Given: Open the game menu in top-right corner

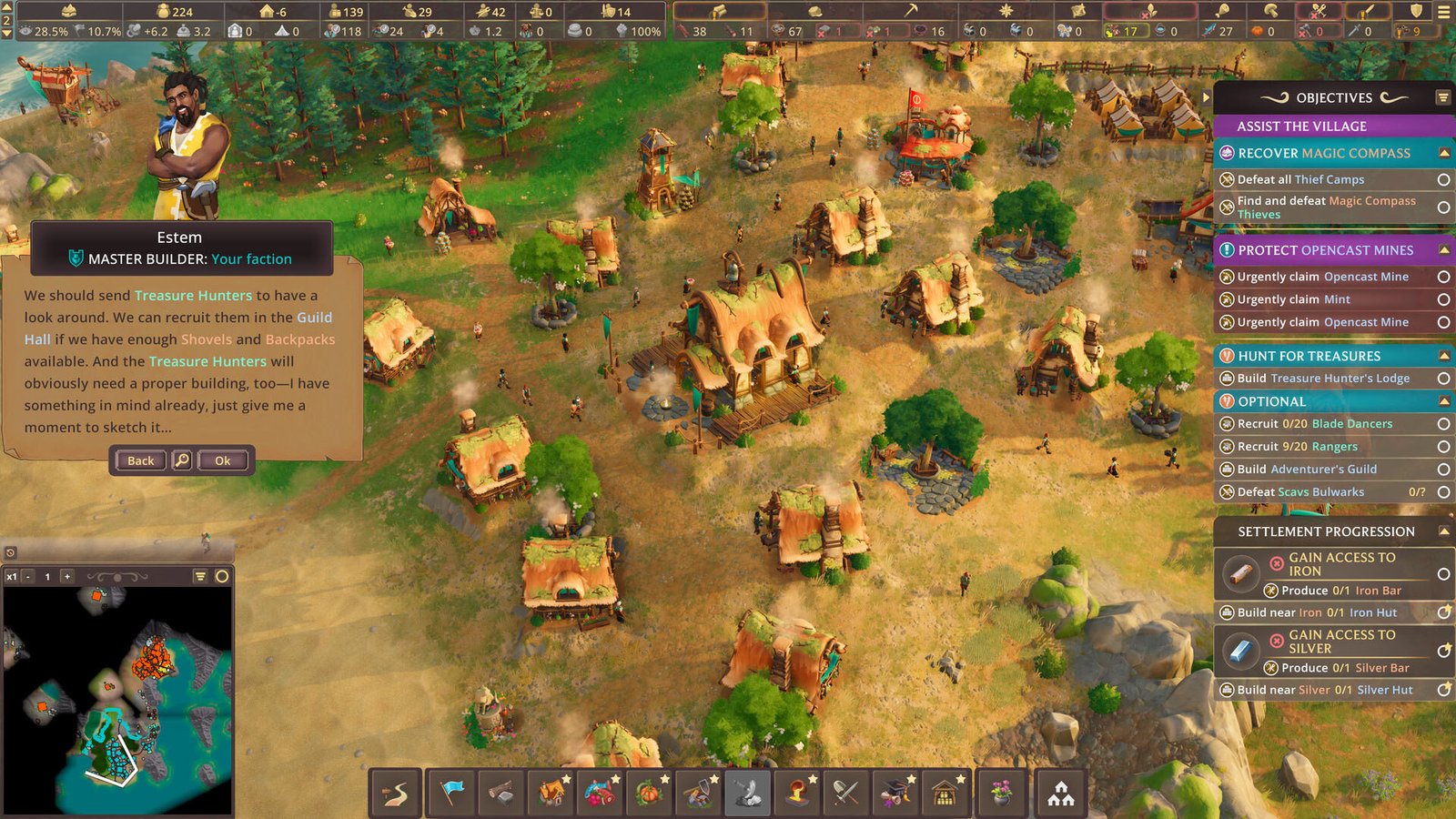Looking at the screenshot, I should click(x=1442, y=13).
